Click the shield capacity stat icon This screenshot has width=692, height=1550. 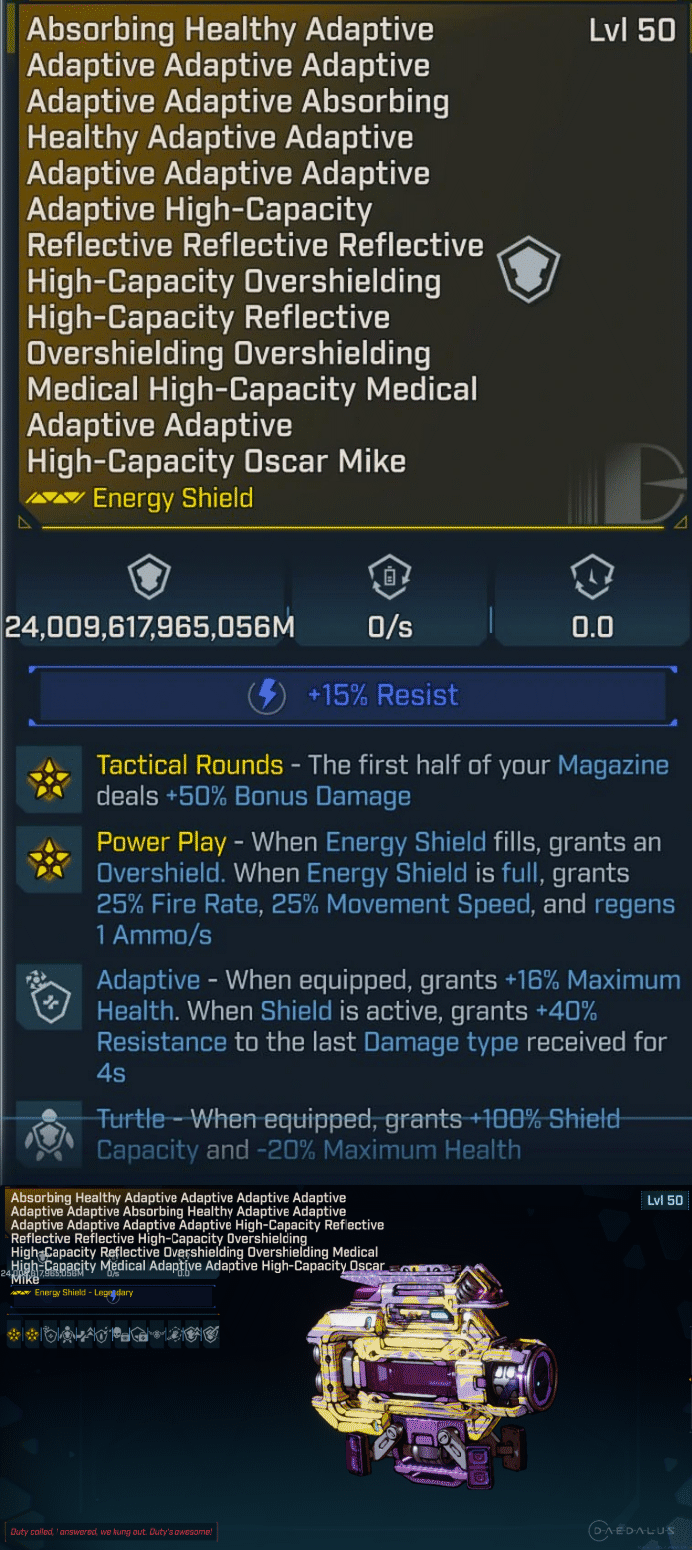149,578
